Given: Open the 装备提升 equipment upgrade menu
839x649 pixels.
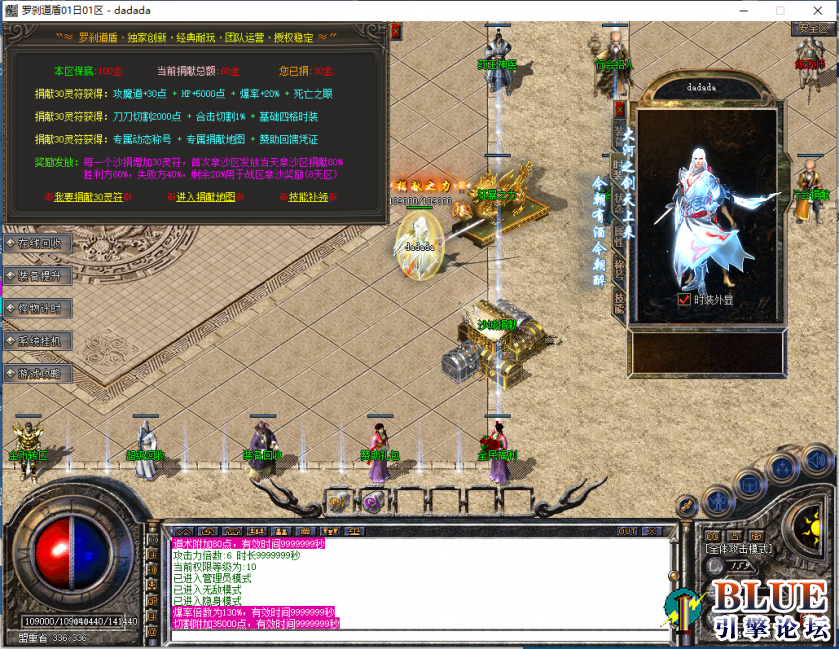Looking at the screenshot, I should point(38,275).
